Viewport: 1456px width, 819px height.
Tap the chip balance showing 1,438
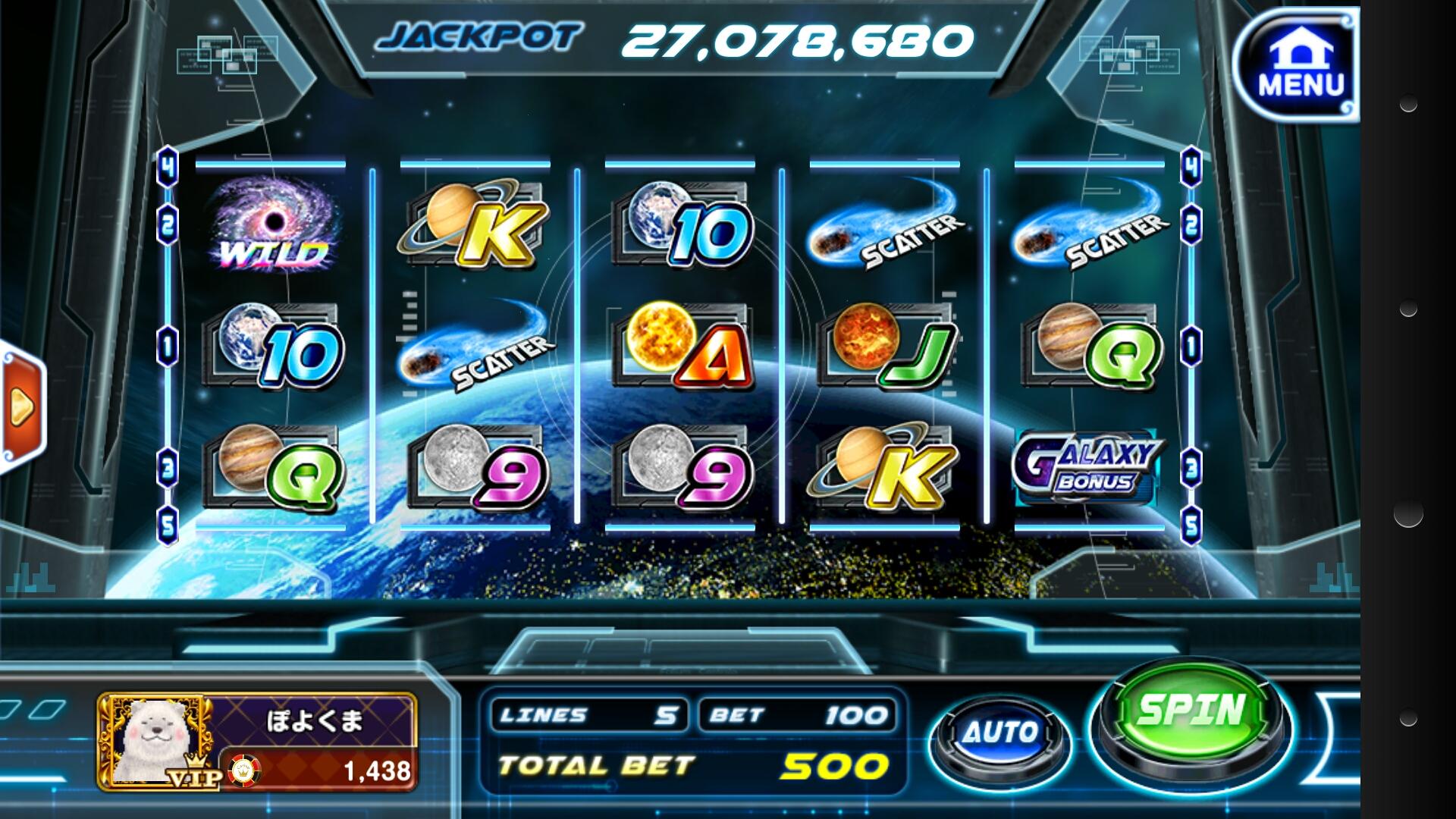(320, 770)
